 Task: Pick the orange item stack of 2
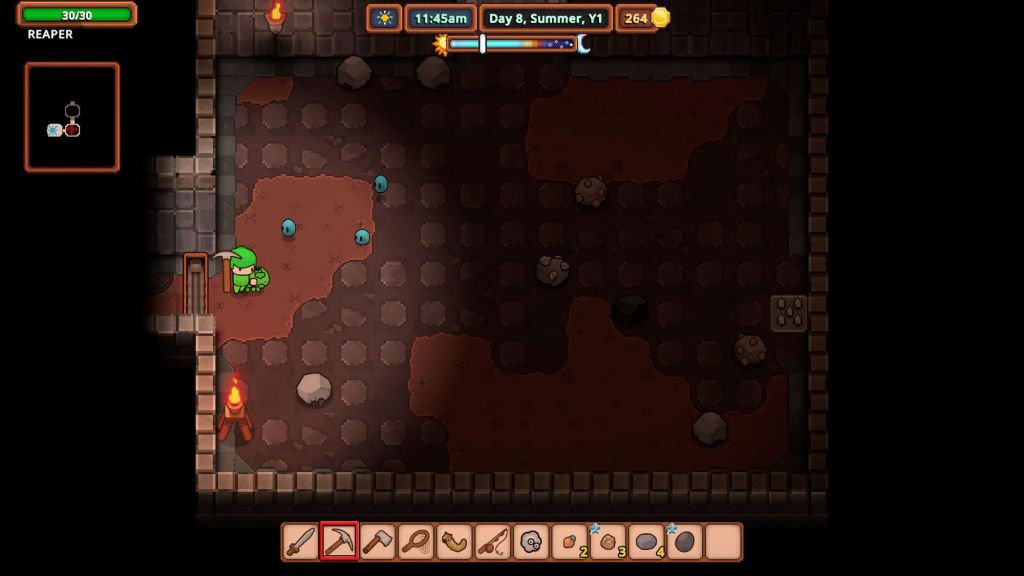pyautogui.click(x=570, y=542)
